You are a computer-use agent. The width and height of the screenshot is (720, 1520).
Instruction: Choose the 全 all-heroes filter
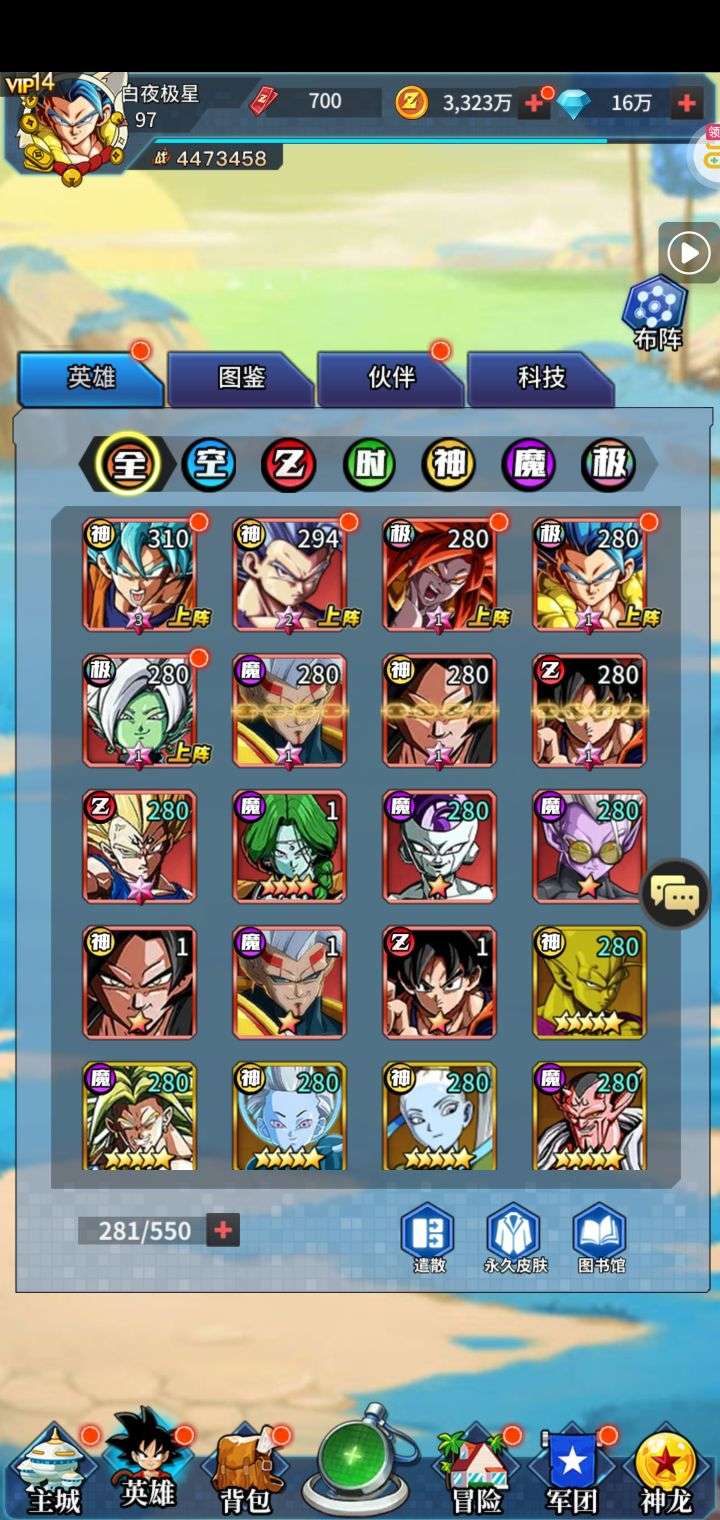point(129,464)
